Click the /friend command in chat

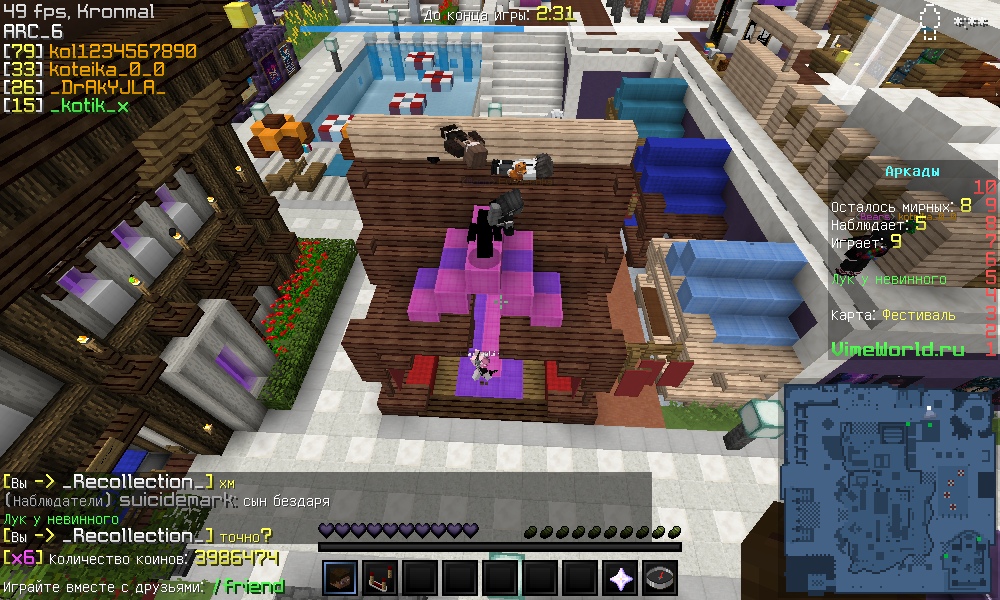[248, 587]
